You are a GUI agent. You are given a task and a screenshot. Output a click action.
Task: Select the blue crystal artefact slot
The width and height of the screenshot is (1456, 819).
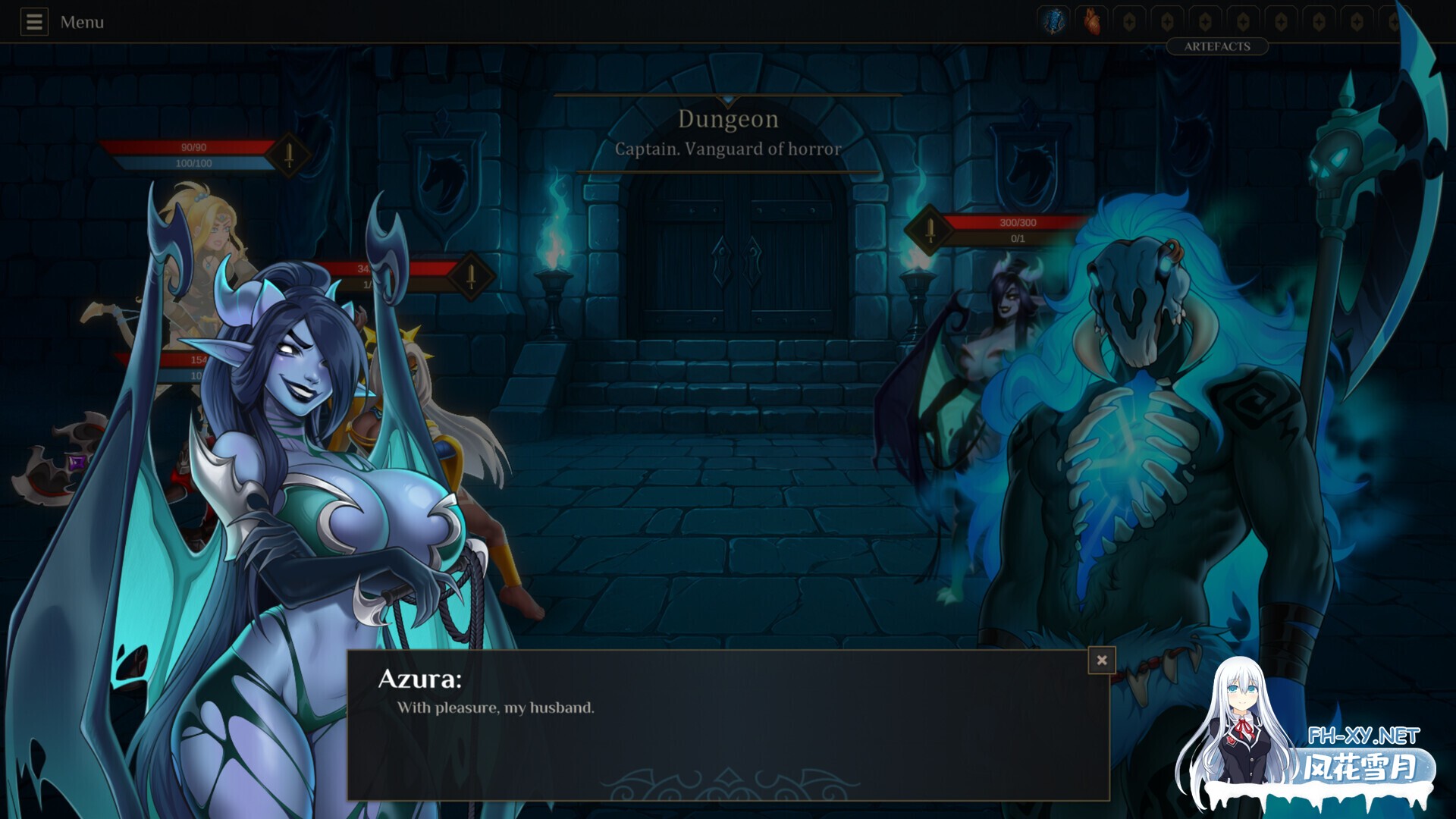1053,22
